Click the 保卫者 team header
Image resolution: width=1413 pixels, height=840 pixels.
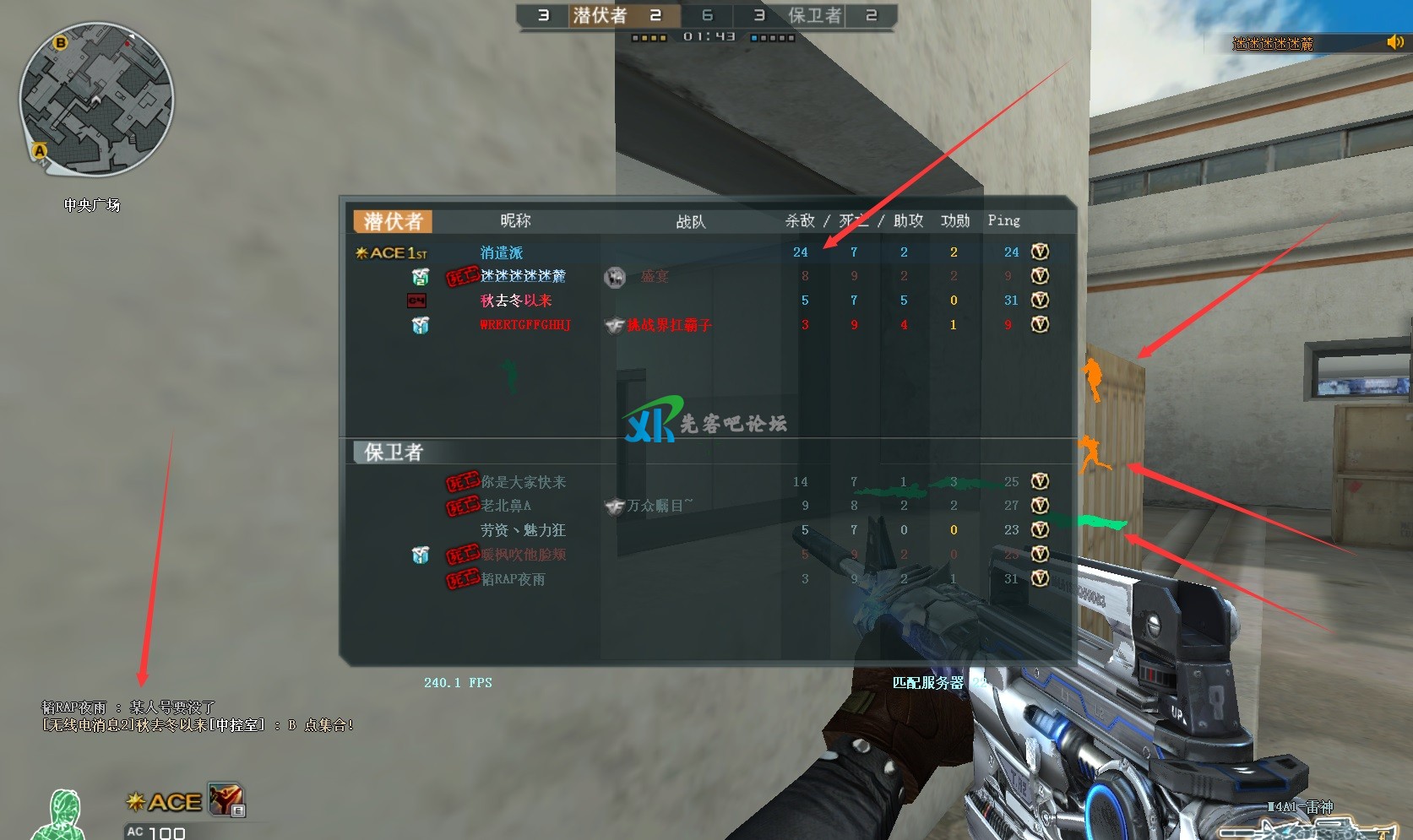tap(393, 453)
